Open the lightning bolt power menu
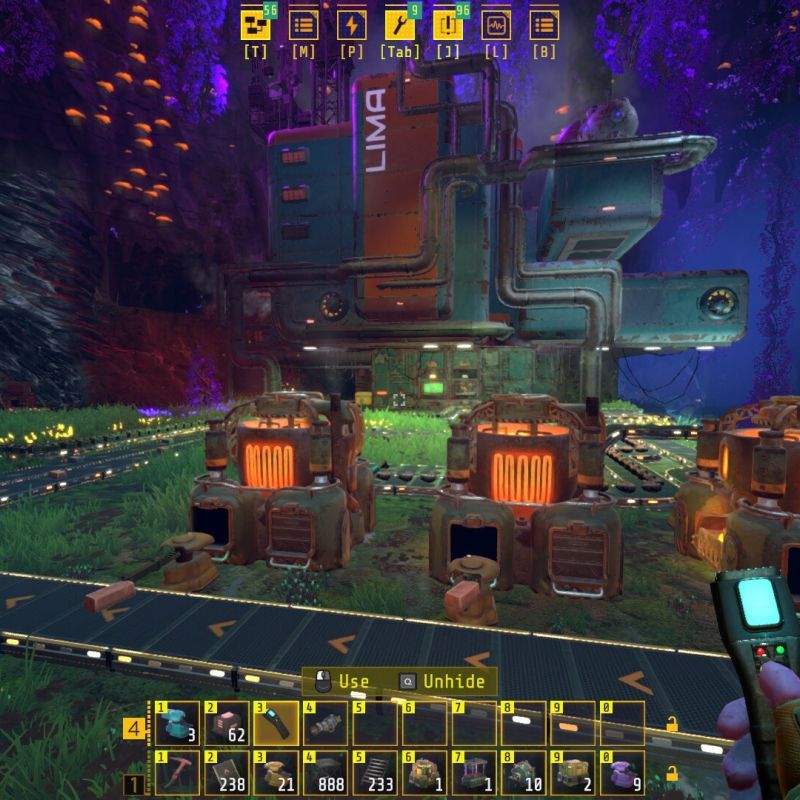The image size is (800, 800). [352, 25]
